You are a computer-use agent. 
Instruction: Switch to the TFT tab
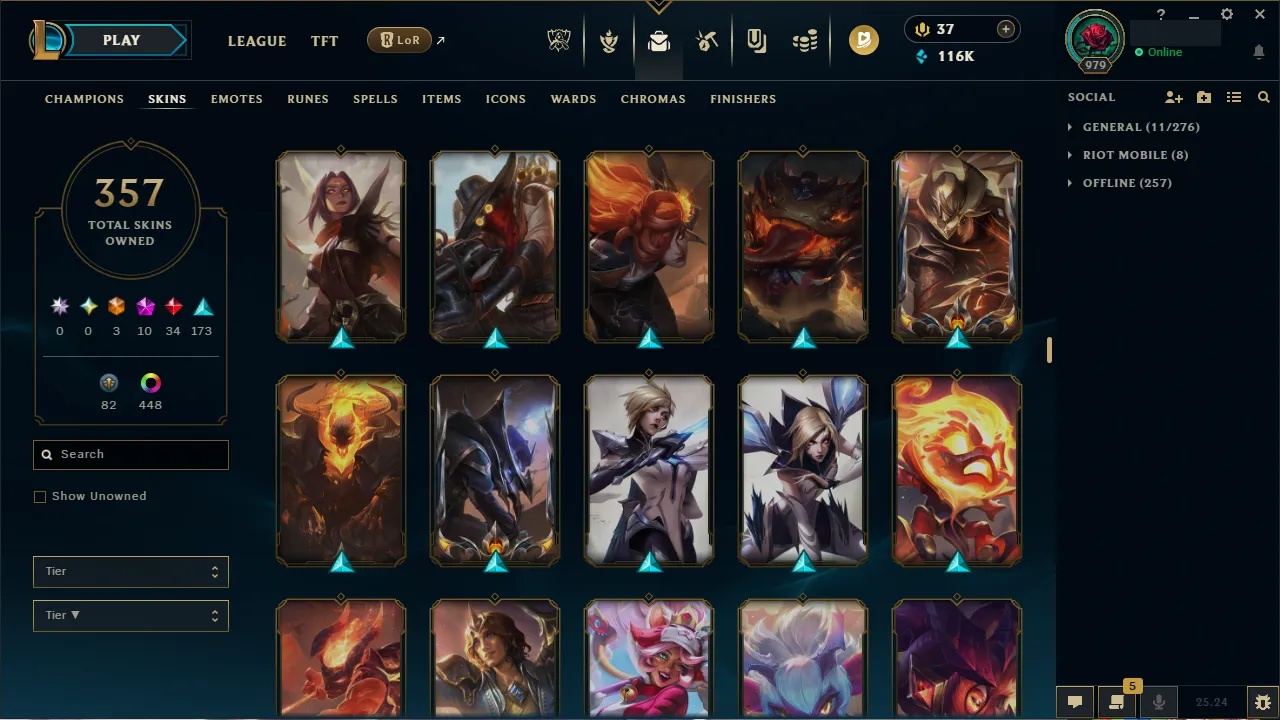tap(324, 41)
